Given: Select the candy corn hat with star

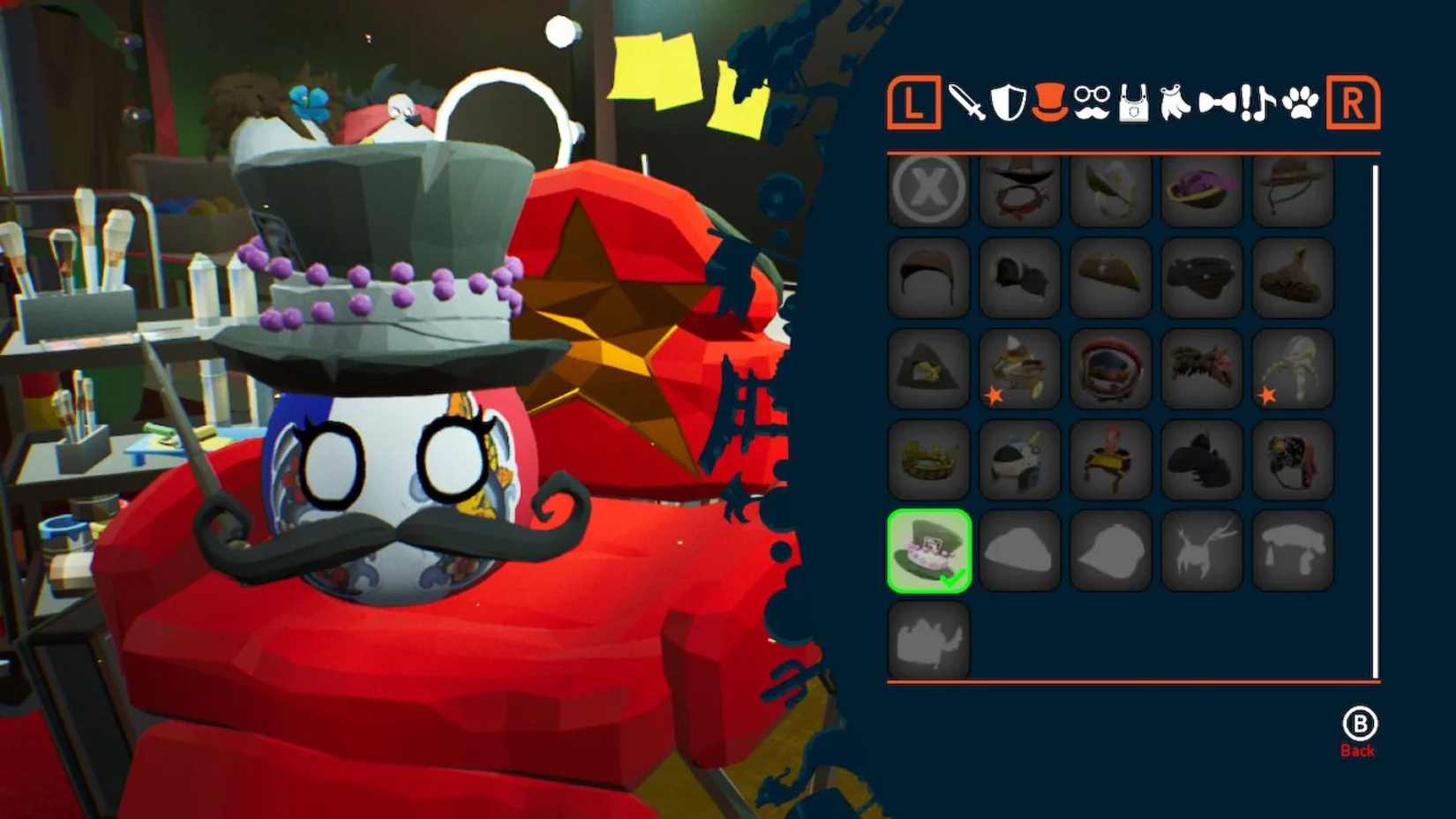Looking at the screenshot, I should (x=1019, y=368).
